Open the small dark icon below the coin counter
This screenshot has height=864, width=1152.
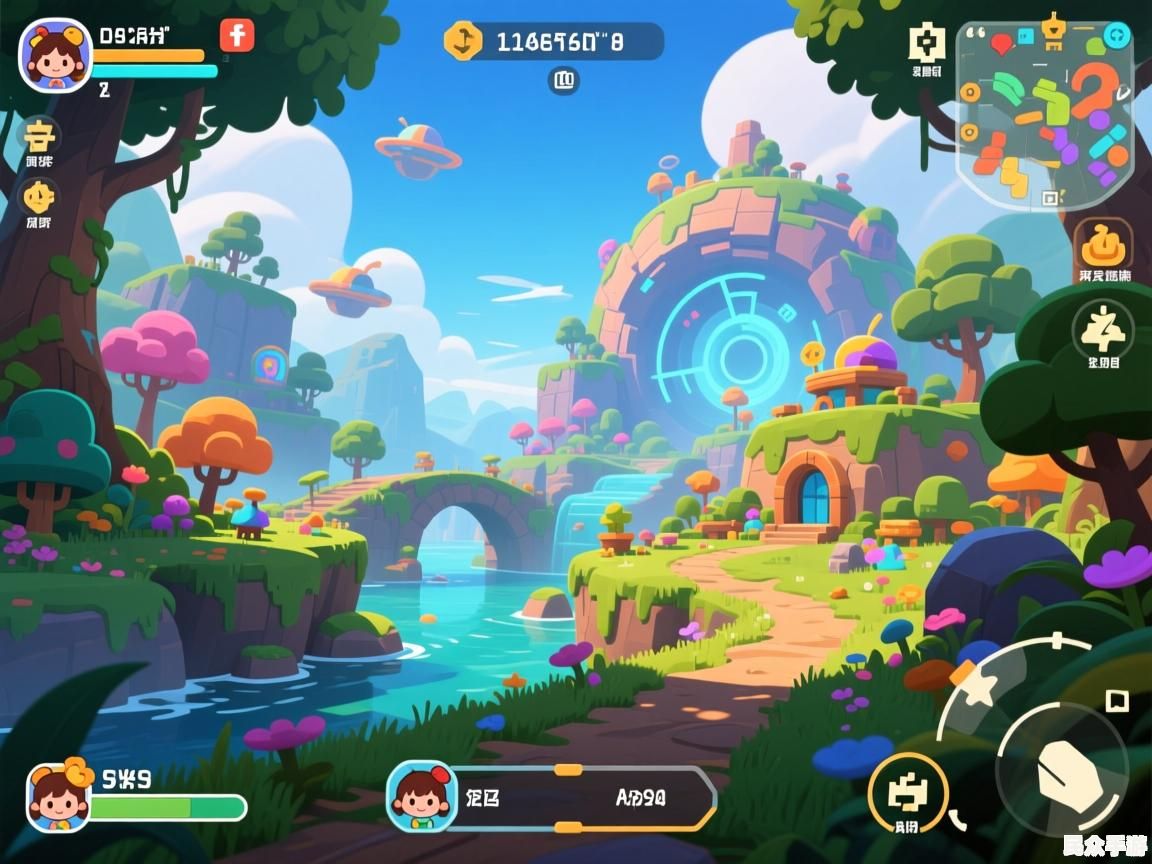564,80
